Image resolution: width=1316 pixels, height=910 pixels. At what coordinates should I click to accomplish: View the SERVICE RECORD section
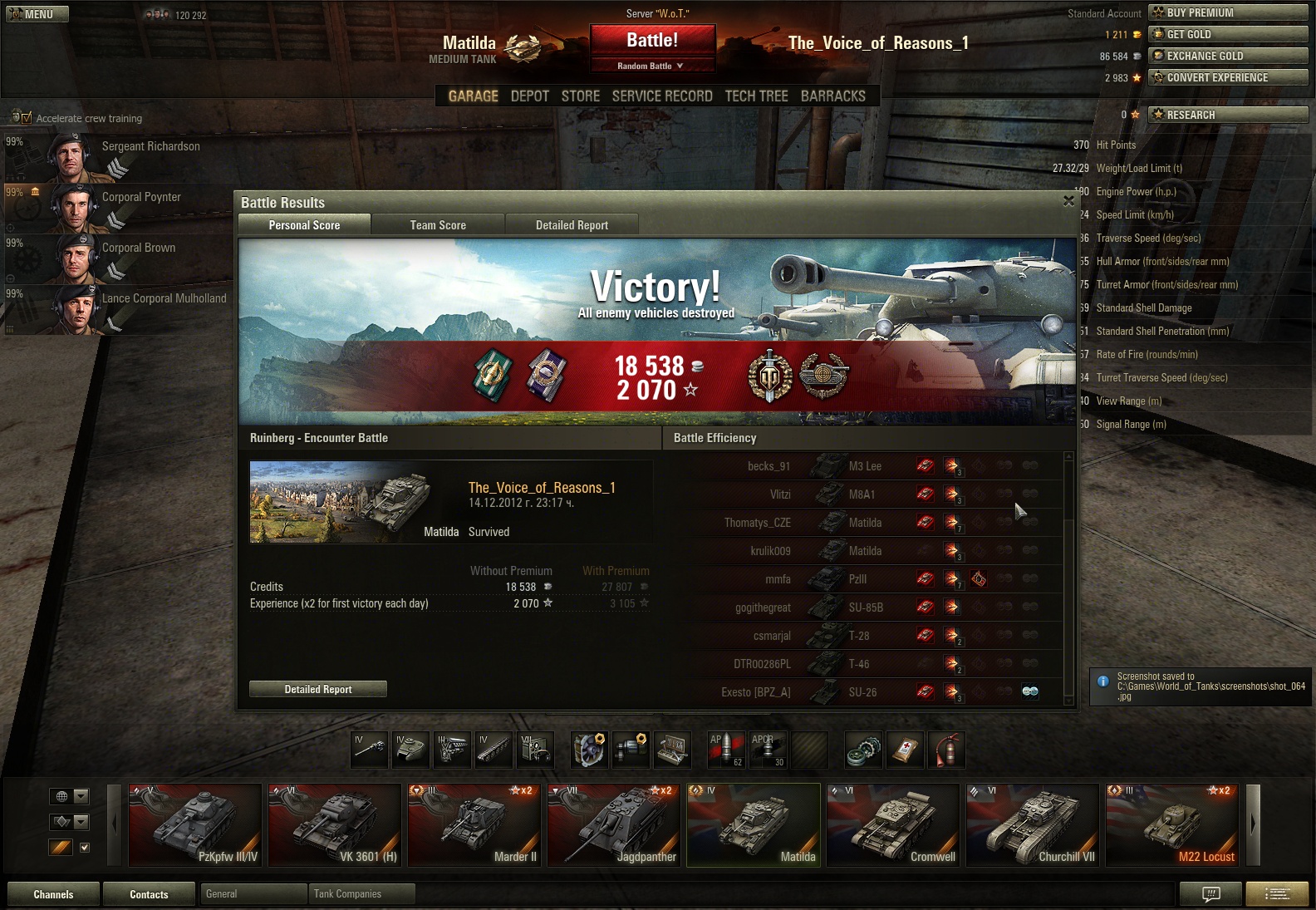point(662,96)
